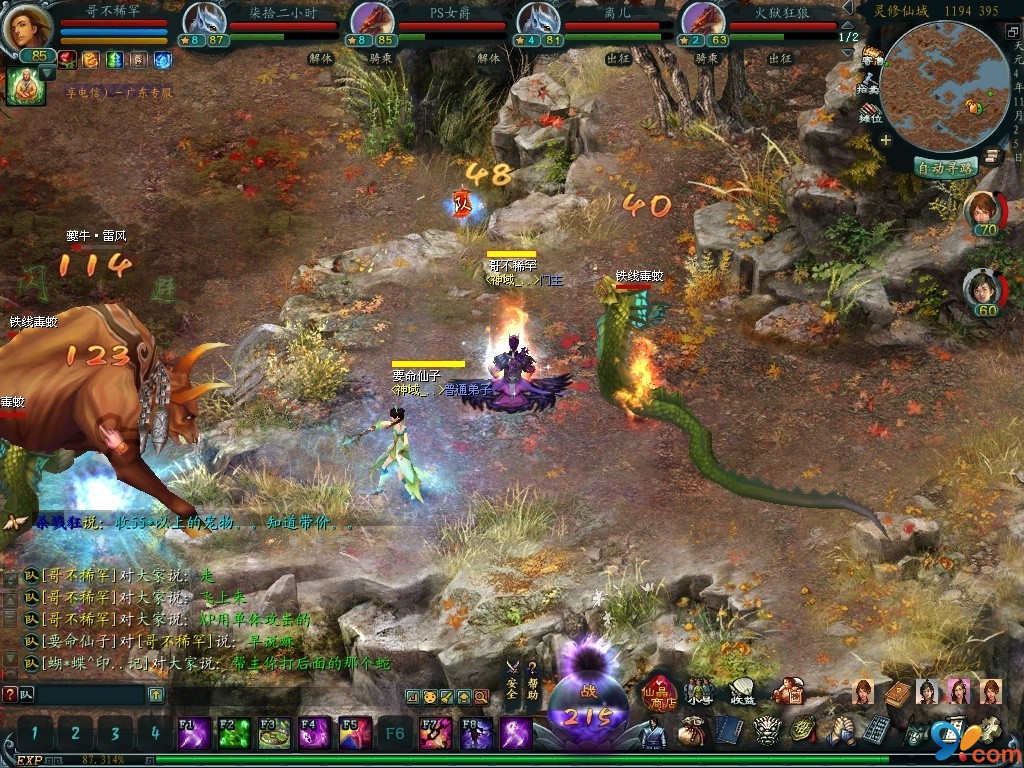Open the 收益 earnings button
This screenshot has width=1024, height=768.
coord(743,692)
